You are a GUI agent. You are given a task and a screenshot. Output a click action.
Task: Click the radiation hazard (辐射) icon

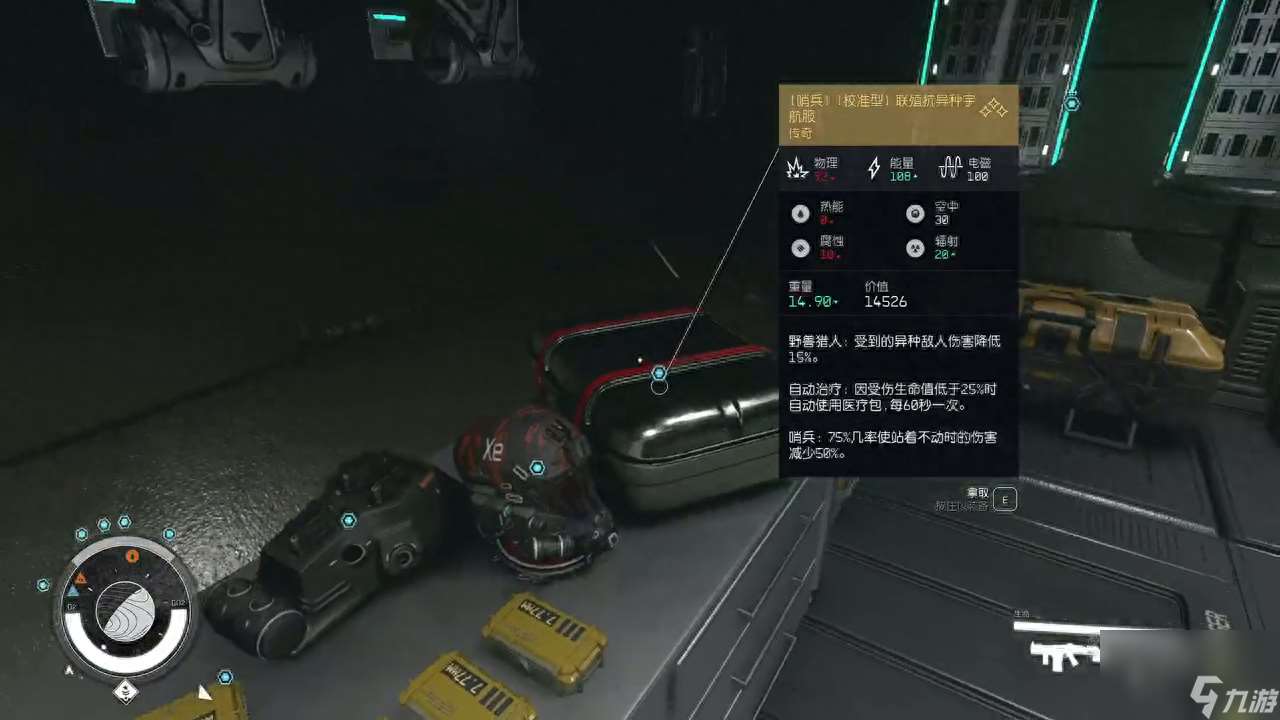[x=914, y=249]
